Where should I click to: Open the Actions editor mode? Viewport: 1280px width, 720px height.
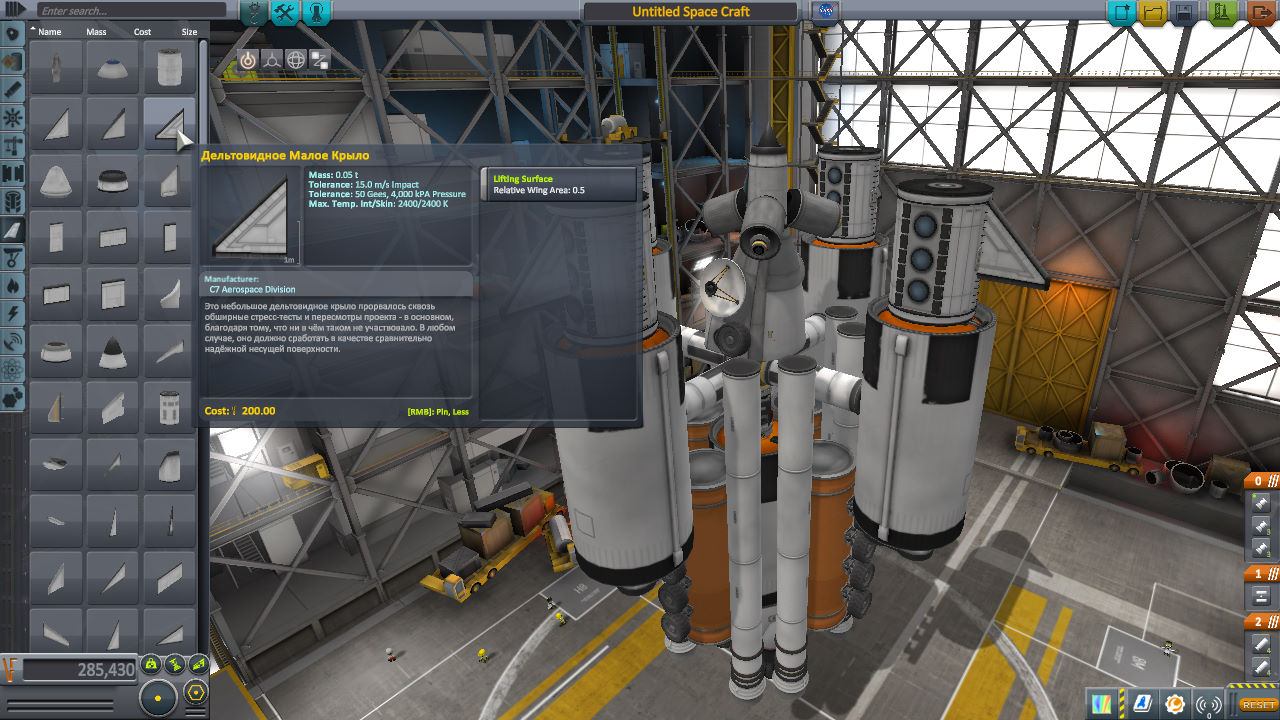[285, 12]
